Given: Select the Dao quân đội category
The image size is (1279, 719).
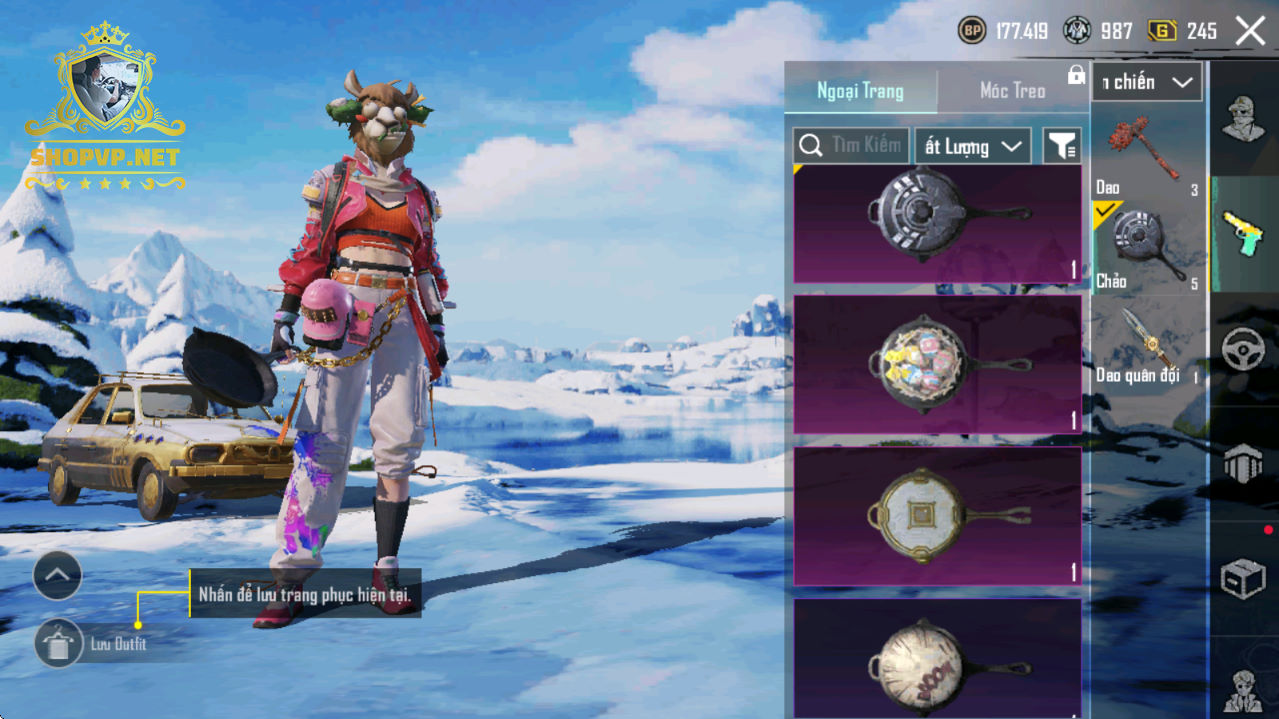Looking at the screenshot, I should point(1148,345).
